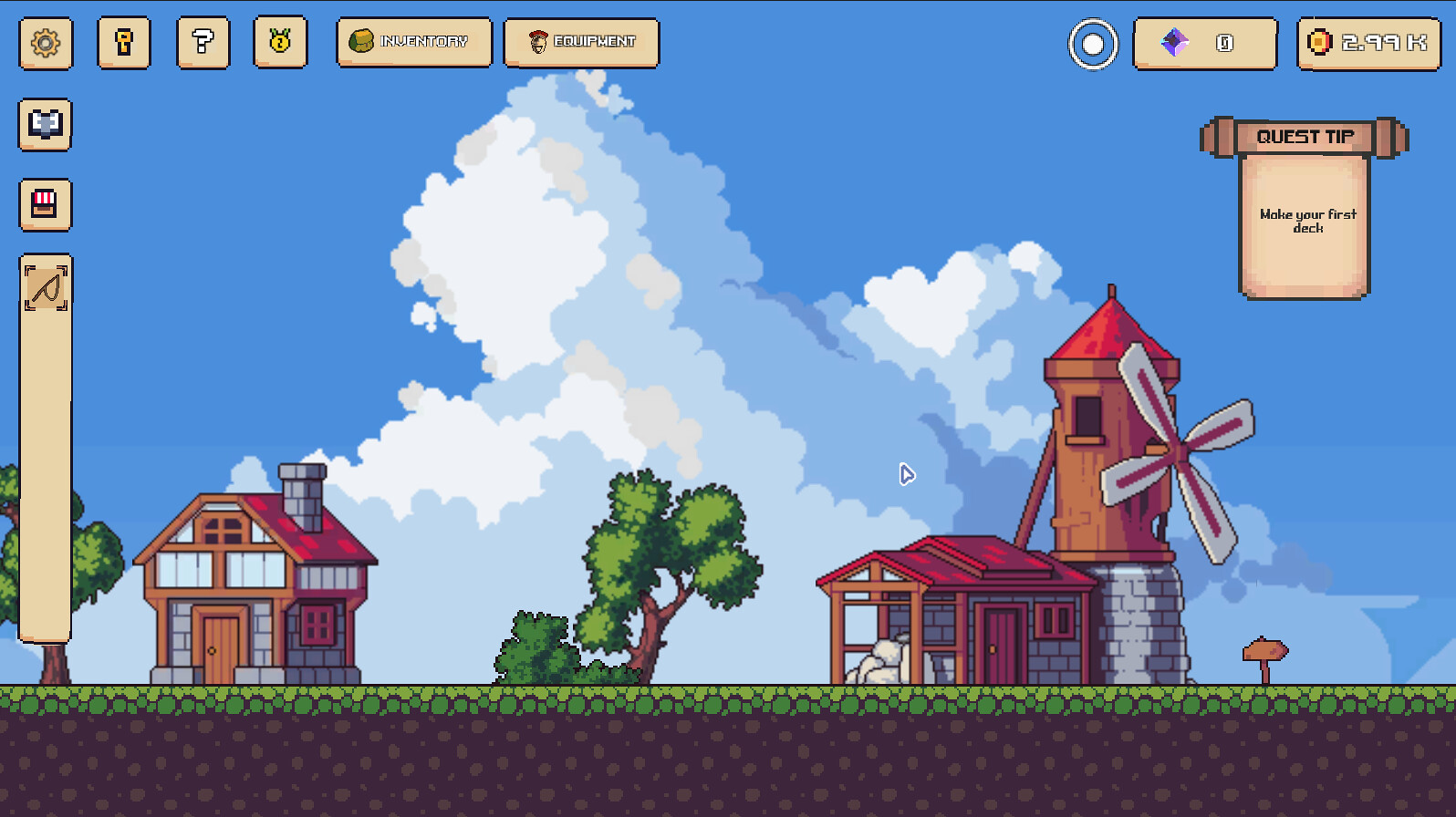1456x817 pixels.
Task: Open the map book icon on the sidebar
Action: pyautogui.click(x=44, y=125)
